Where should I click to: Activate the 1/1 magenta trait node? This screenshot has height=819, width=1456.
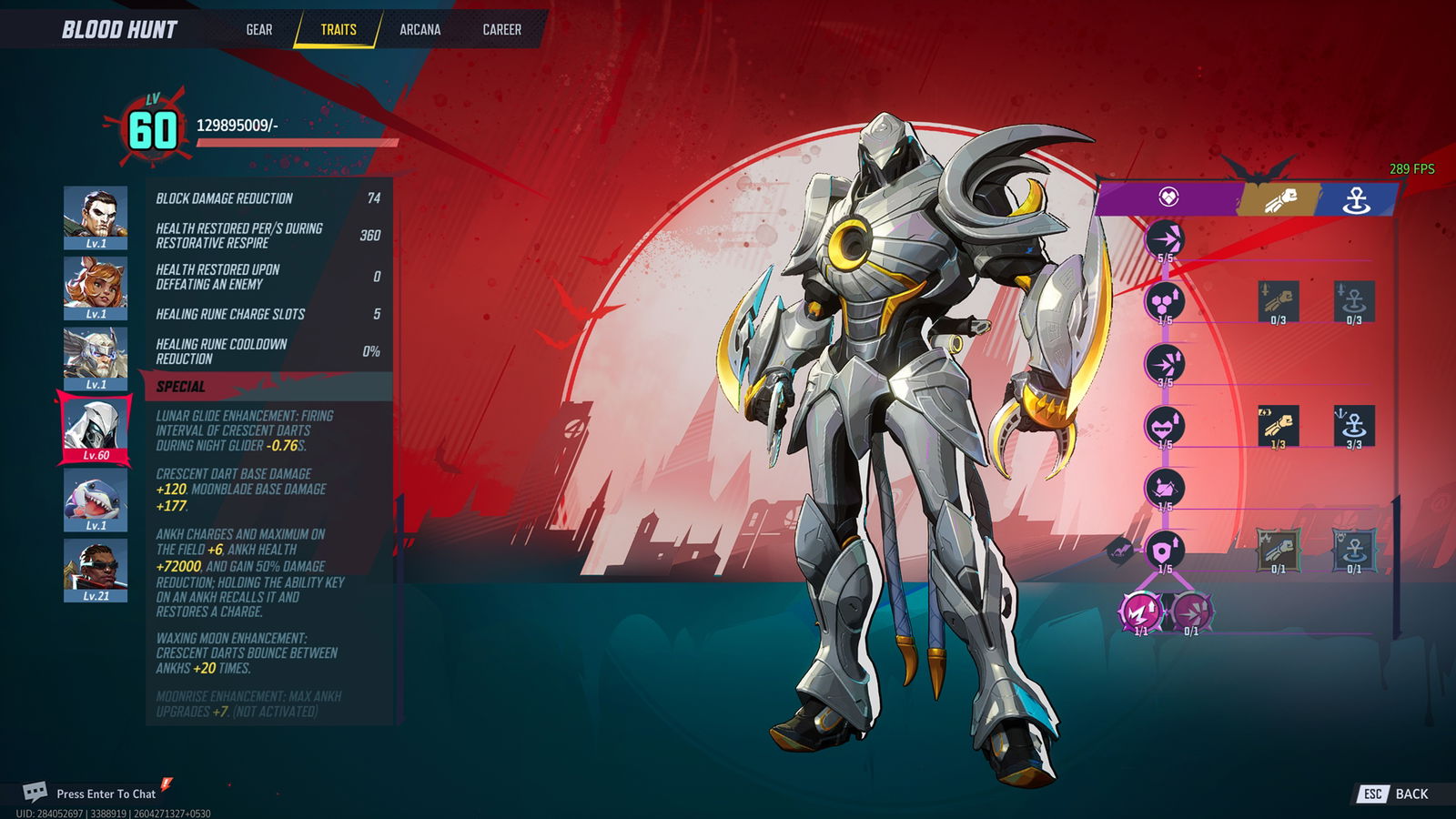[x=1140, y=612]
